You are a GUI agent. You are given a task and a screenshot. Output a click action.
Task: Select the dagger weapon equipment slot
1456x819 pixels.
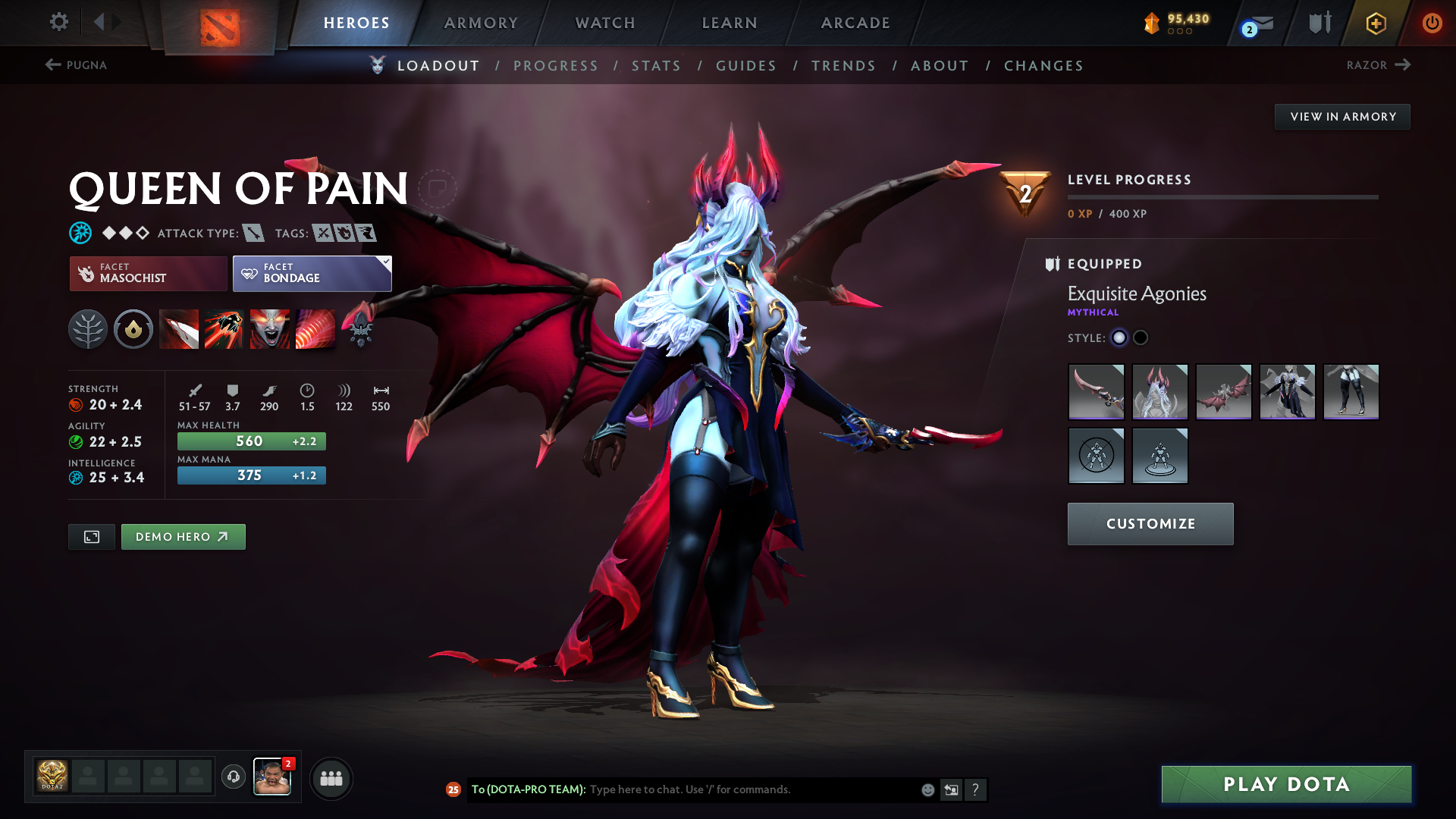coord(1096,391)
